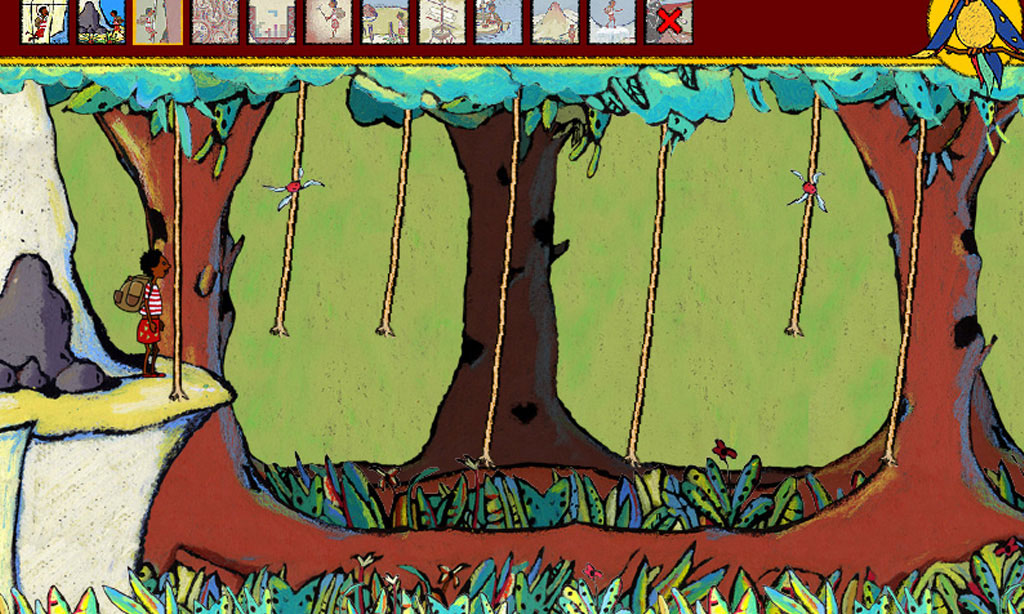This screenshot has width=1024, height=614.
Task: Select the falling-blocks puzzle thumbnail
Action: [272, 21]
